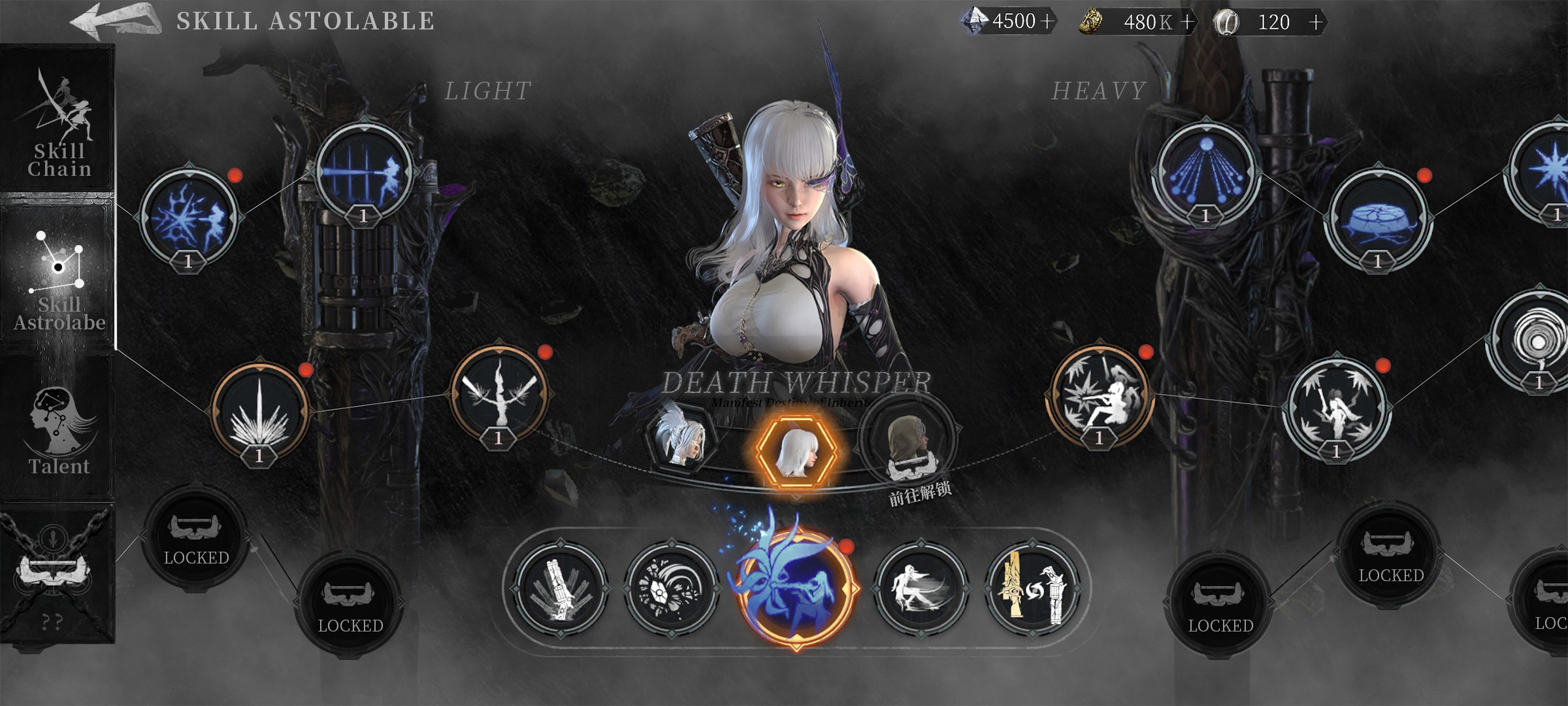Choose the hooded locked character portrait
Viewport: 1568px width, 706px height.
[x=909, y=443]
